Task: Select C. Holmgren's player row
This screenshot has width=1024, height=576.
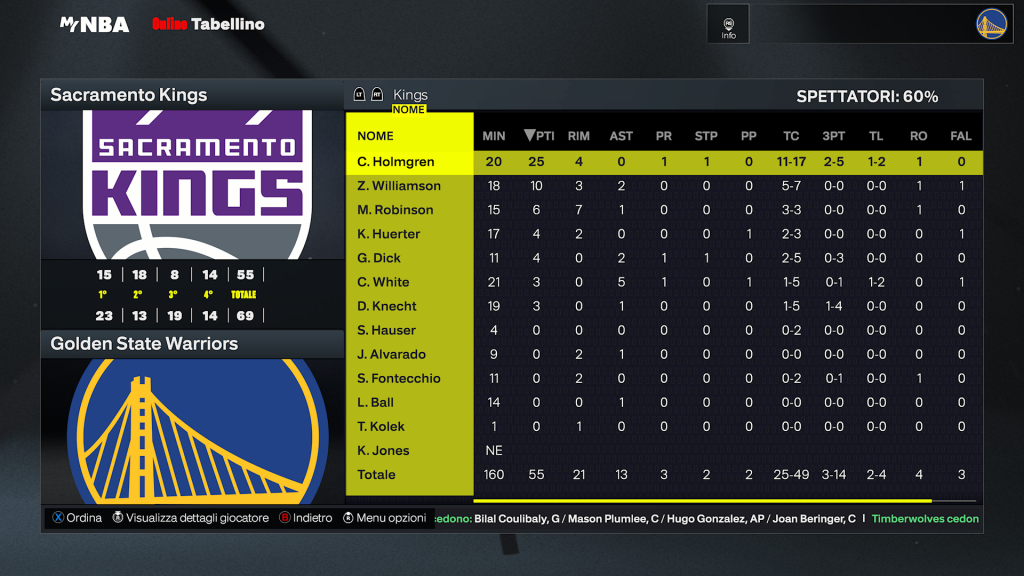Action: click(396, 162)
